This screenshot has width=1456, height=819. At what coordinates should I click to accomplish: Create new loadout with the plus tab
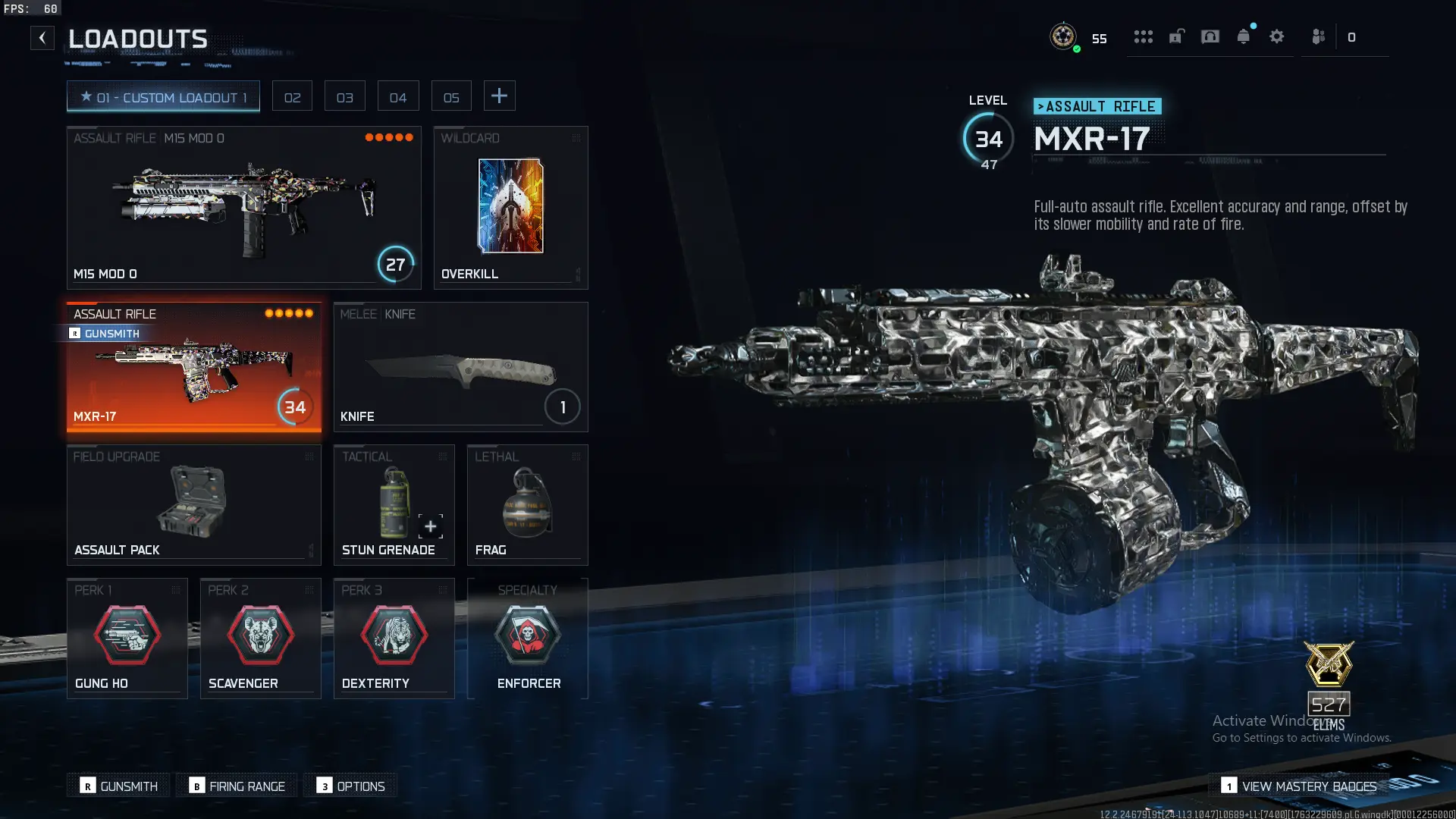coord(499,96)
